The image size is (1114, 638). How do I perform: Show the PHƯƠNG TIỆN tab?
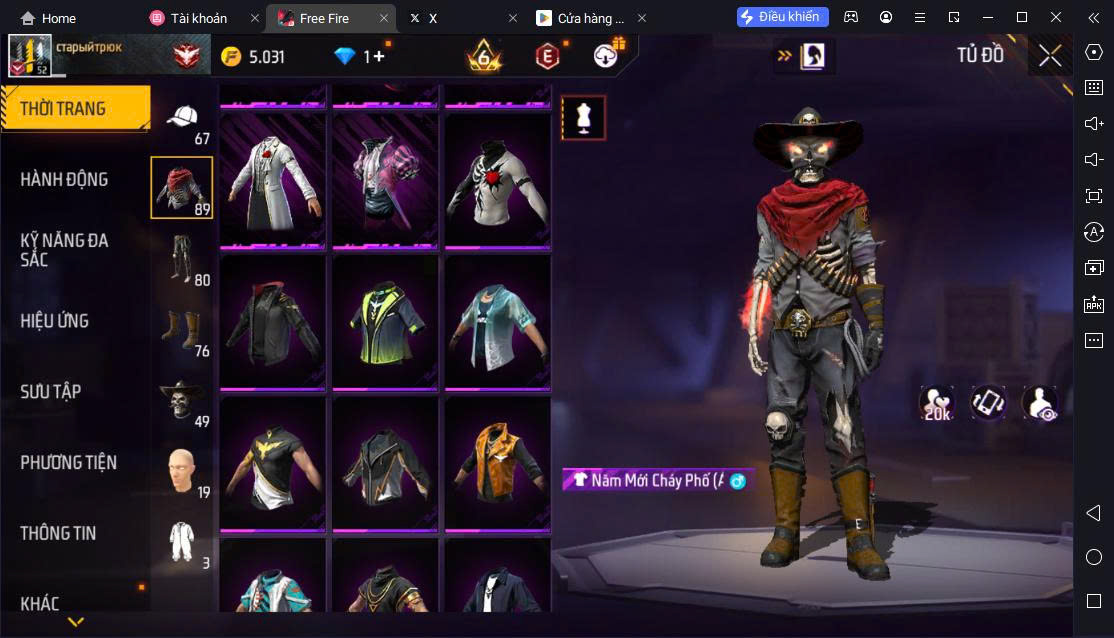tap(68, 463)
